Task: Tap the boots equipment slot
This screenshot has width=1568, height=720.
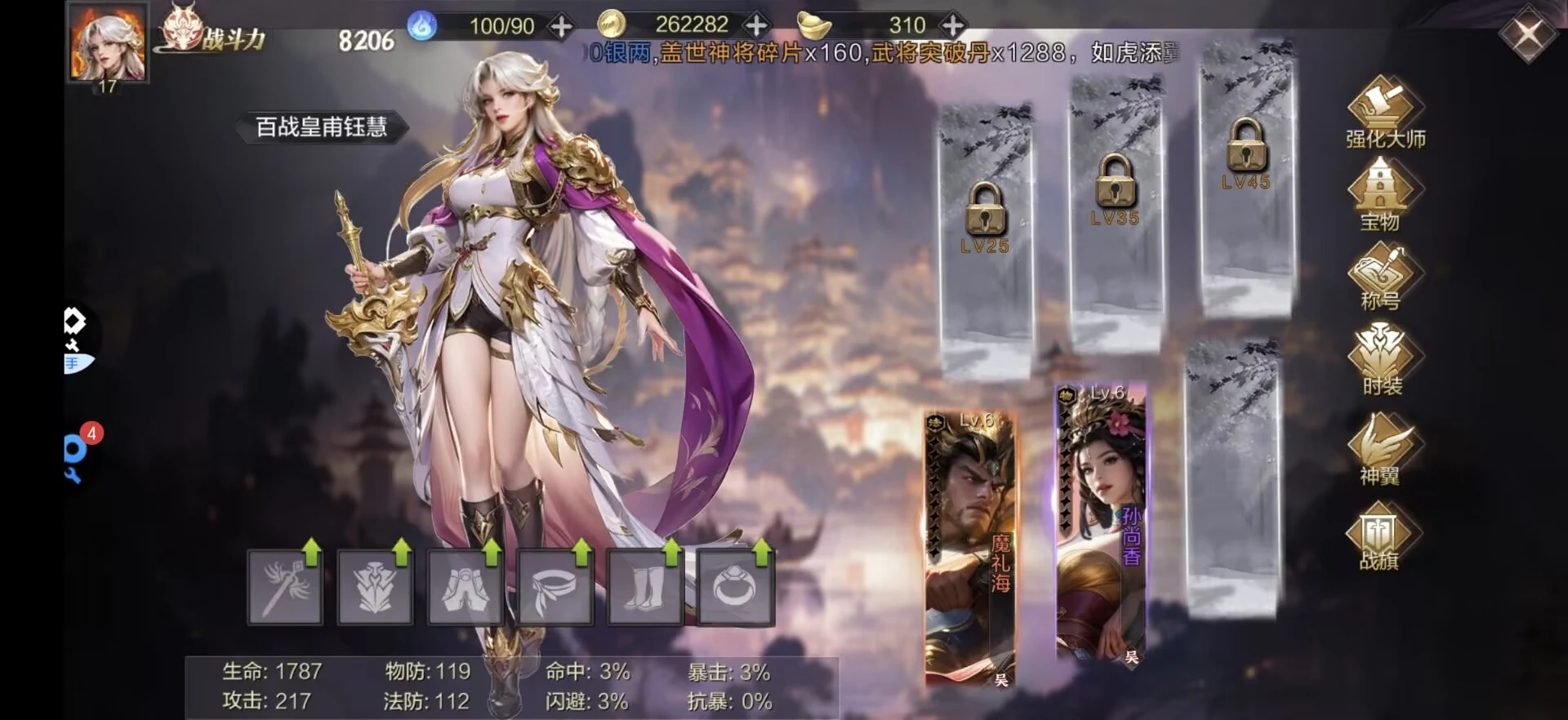Action: pos(644,587)
